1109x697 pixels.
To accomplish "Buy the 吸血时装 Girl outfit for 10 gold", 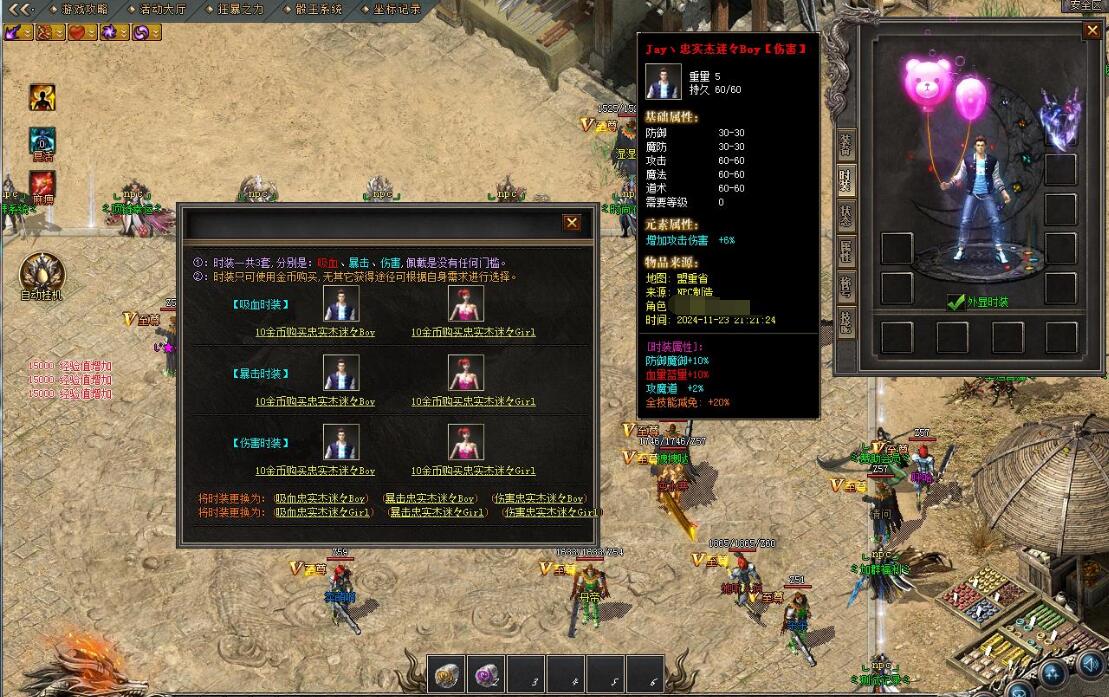I will click(472, 332).
